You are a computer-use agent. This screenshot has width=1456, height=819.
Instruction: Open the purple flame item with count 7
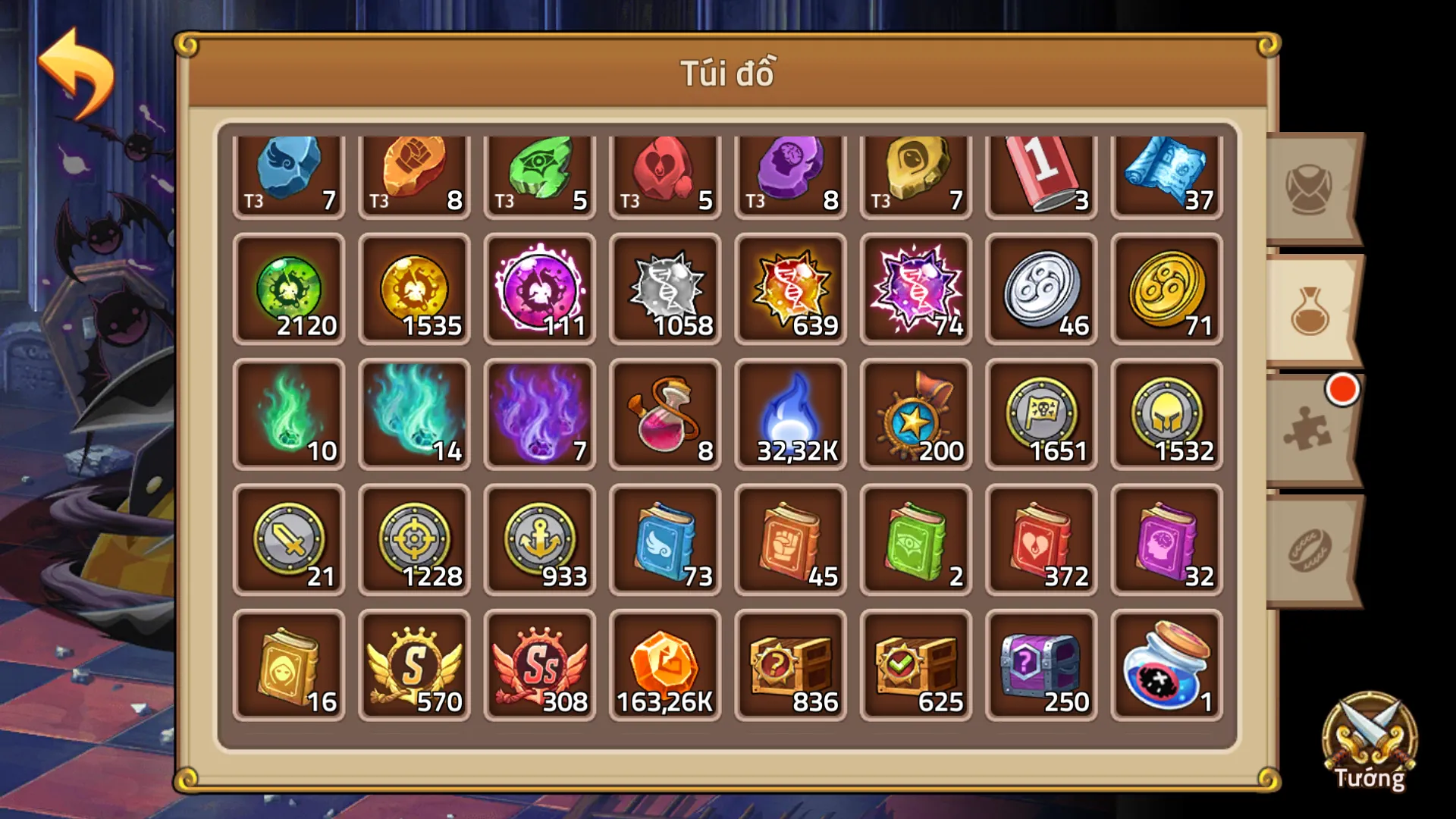[x=539, y=413]
